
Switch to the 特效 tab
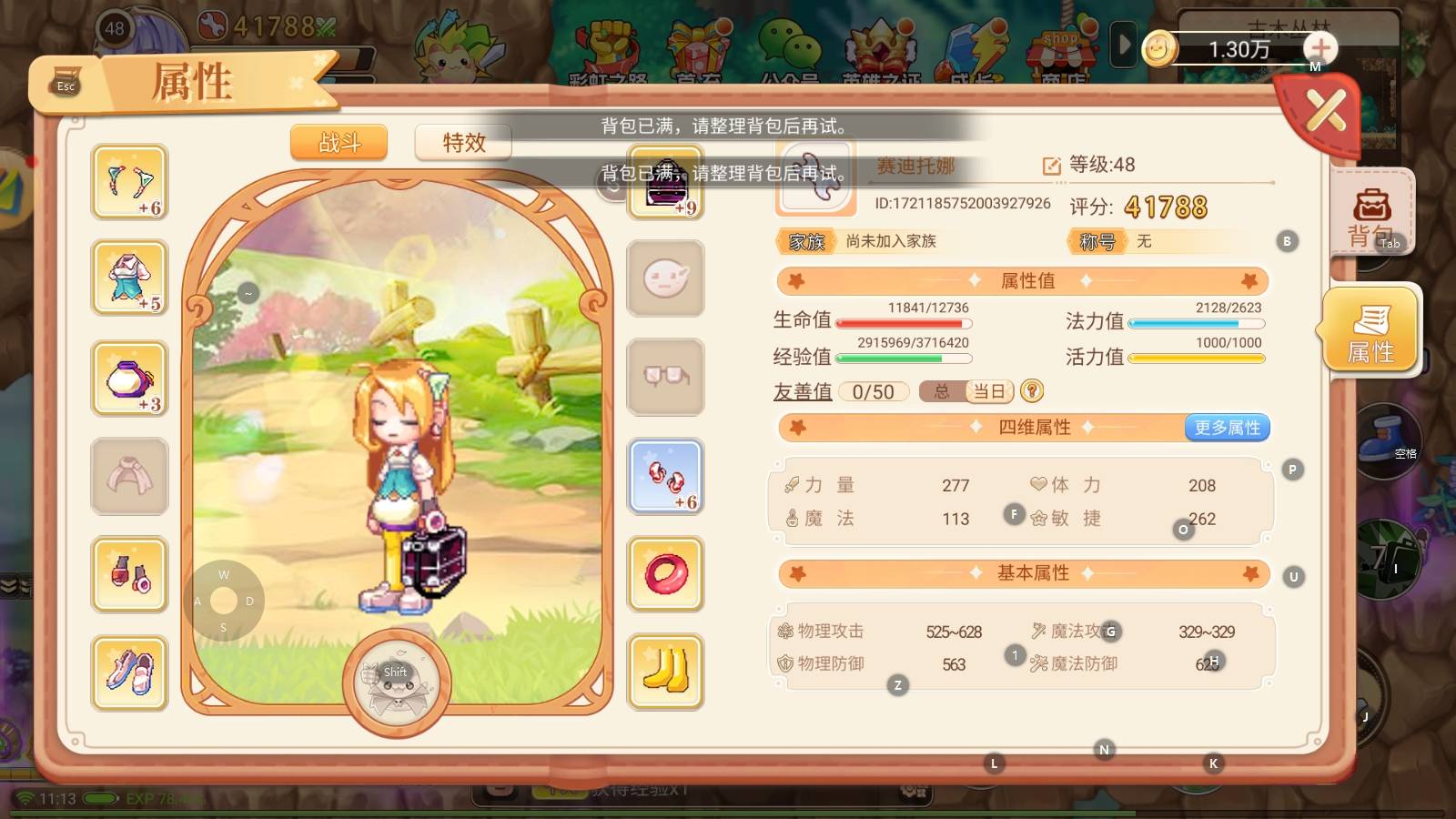pos(463,143)
